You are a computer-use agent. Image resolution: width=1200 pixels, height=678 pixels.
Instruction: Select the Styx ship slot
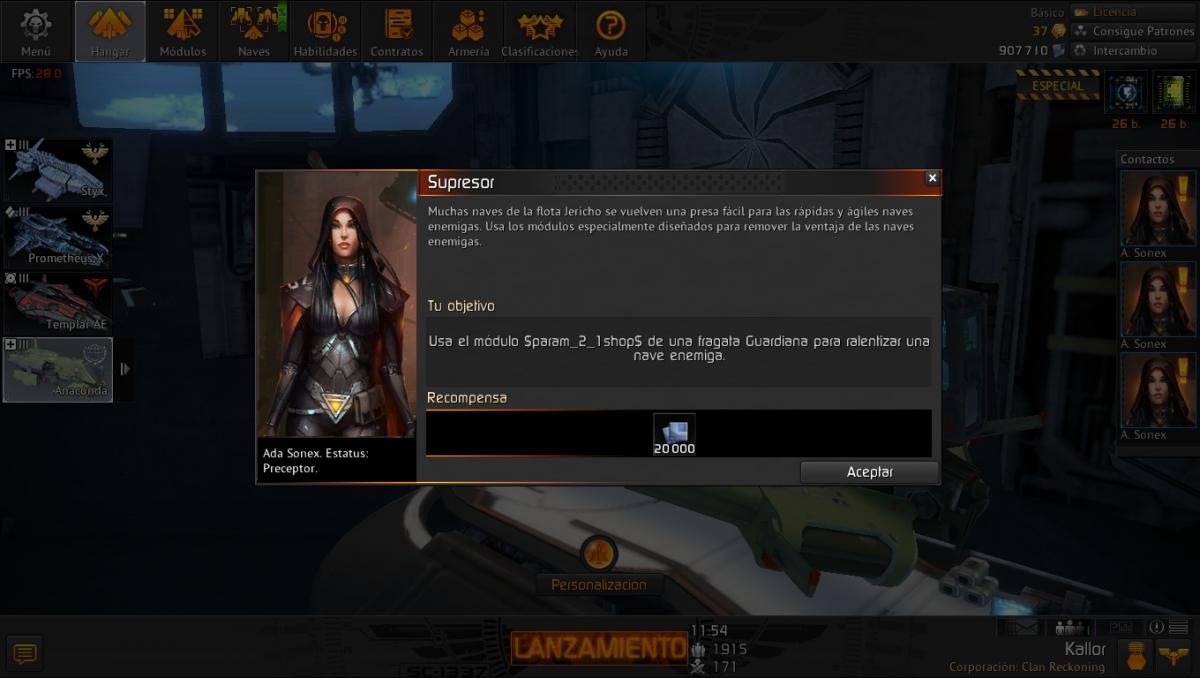[58, 170]
